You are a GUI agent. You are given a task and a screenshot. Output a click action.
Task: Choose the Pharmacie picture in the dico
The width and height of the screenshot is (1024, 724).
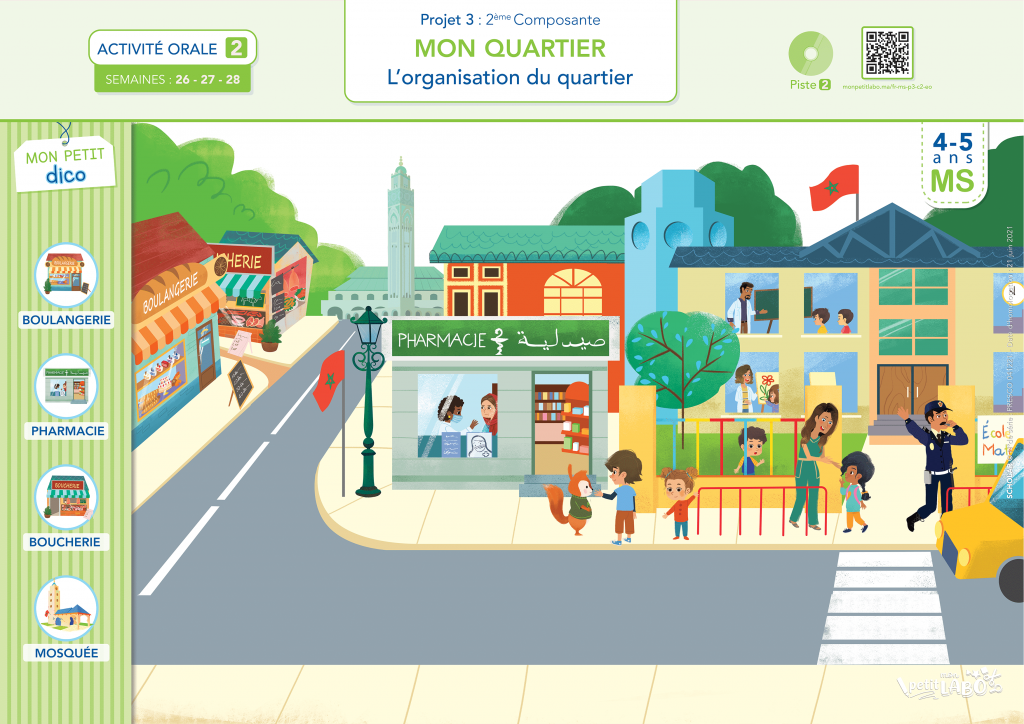[x=66, y=386]
